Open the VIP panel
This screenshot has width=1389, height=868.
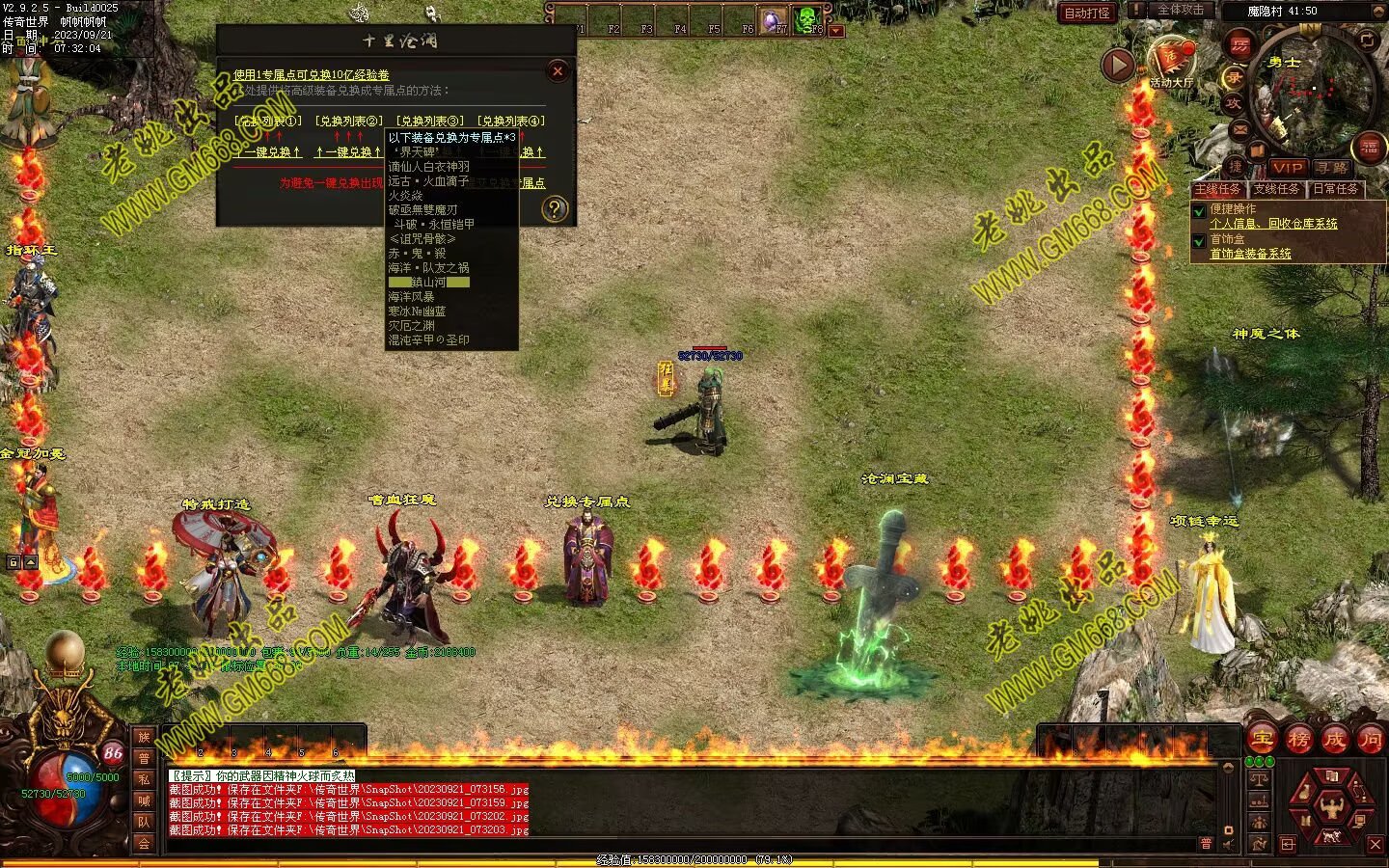click(x=1287, y=168)
